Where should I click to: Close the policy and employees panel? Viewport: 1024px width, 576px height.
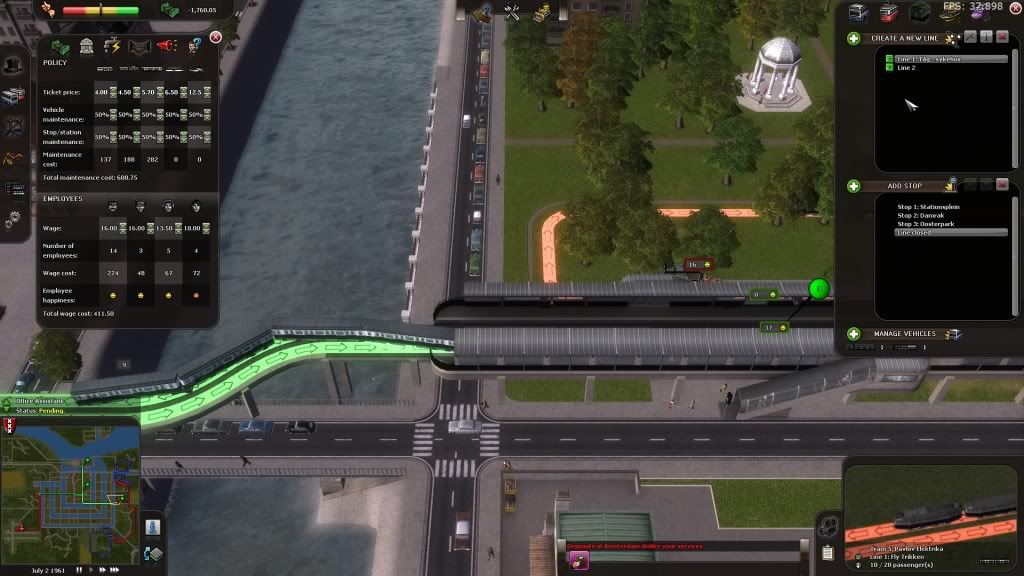215,38
